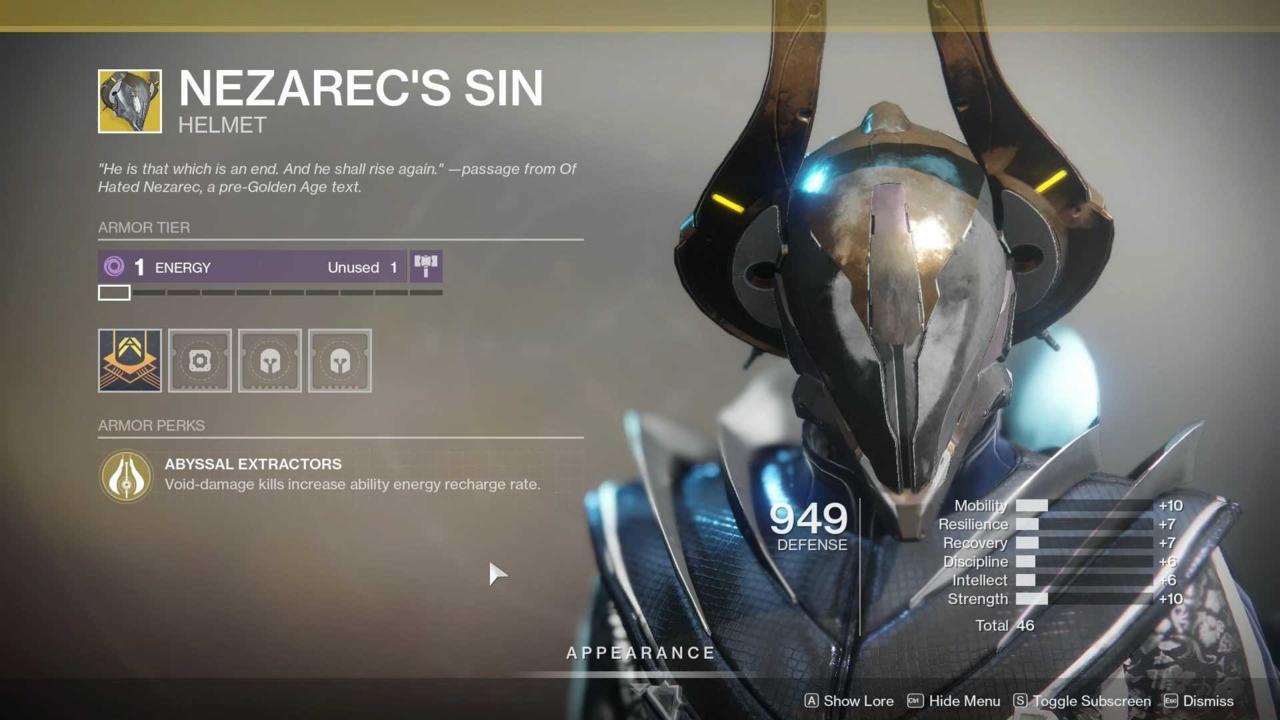Open the gear-shaped general mod socket

point(199,360)
